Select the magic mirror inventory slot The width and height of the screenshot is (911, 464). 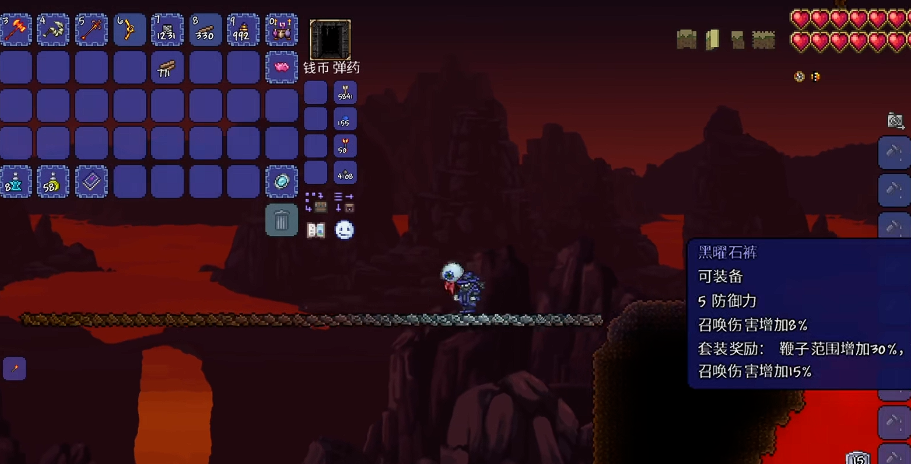tap(281, 181)
